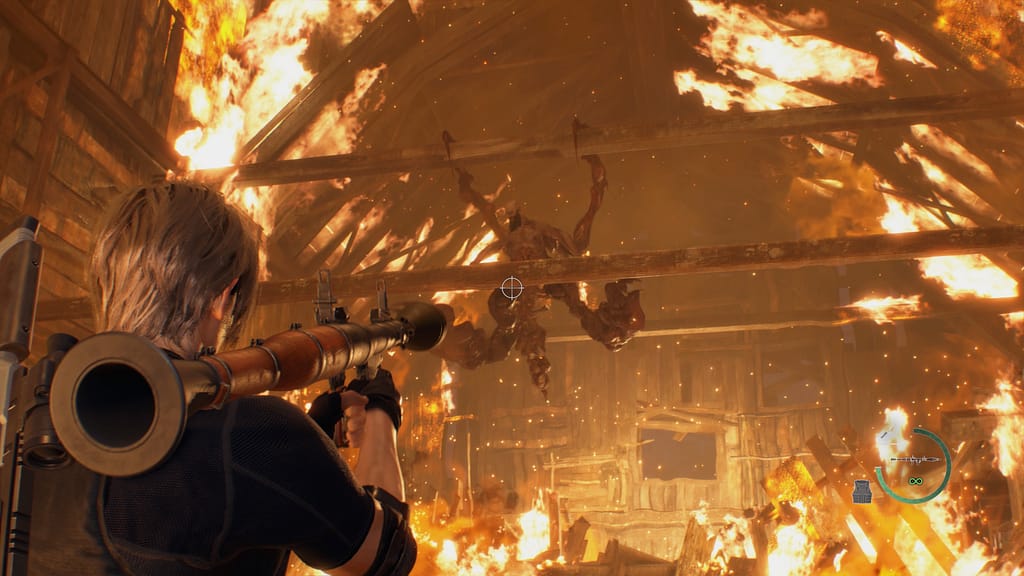Click the body armor vest icon
The height and width of the screenshot is (576, 1024).
point(862,490)
